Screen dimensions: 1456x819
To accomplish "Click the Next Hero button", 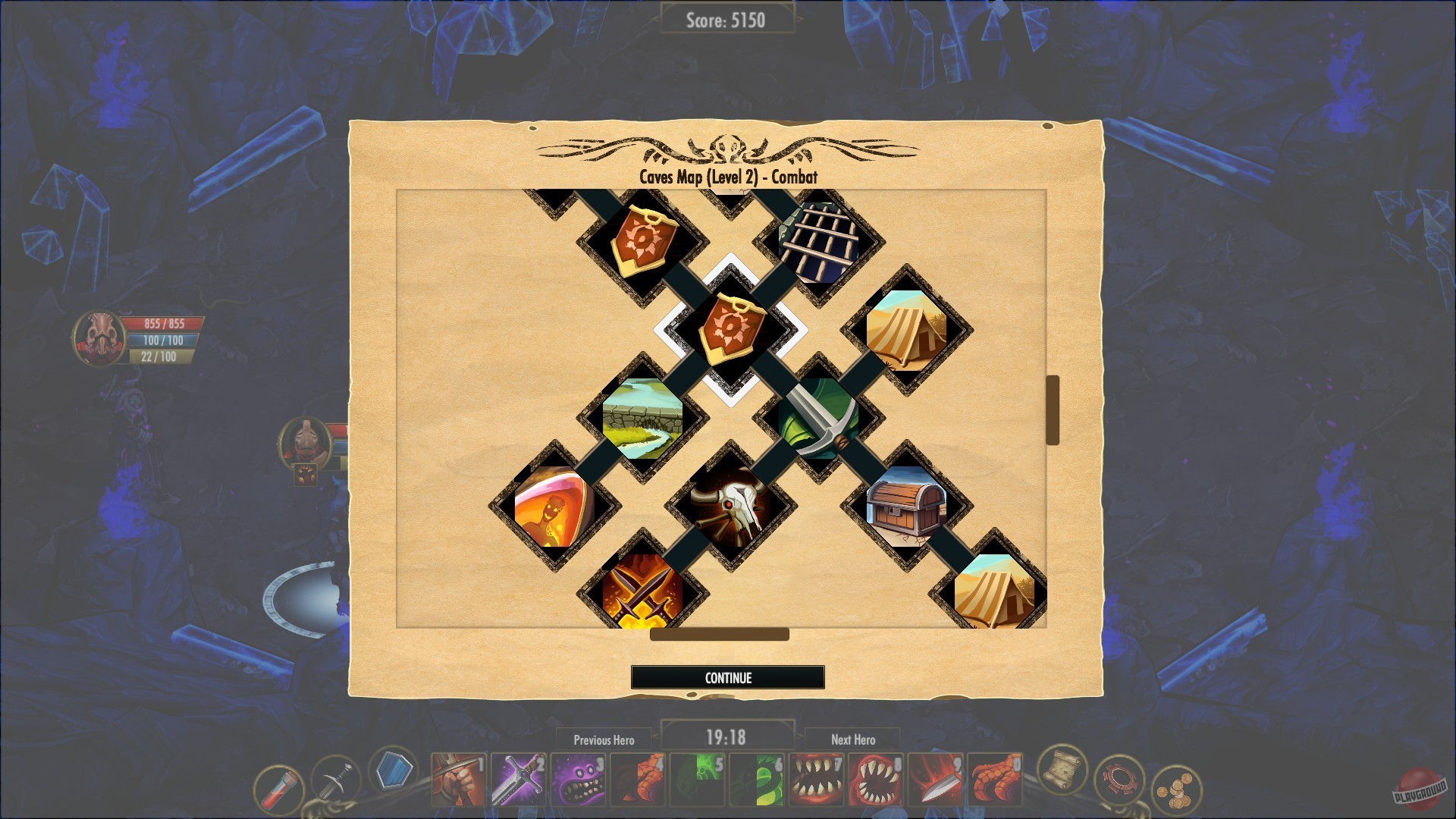I will click(852, 740).
